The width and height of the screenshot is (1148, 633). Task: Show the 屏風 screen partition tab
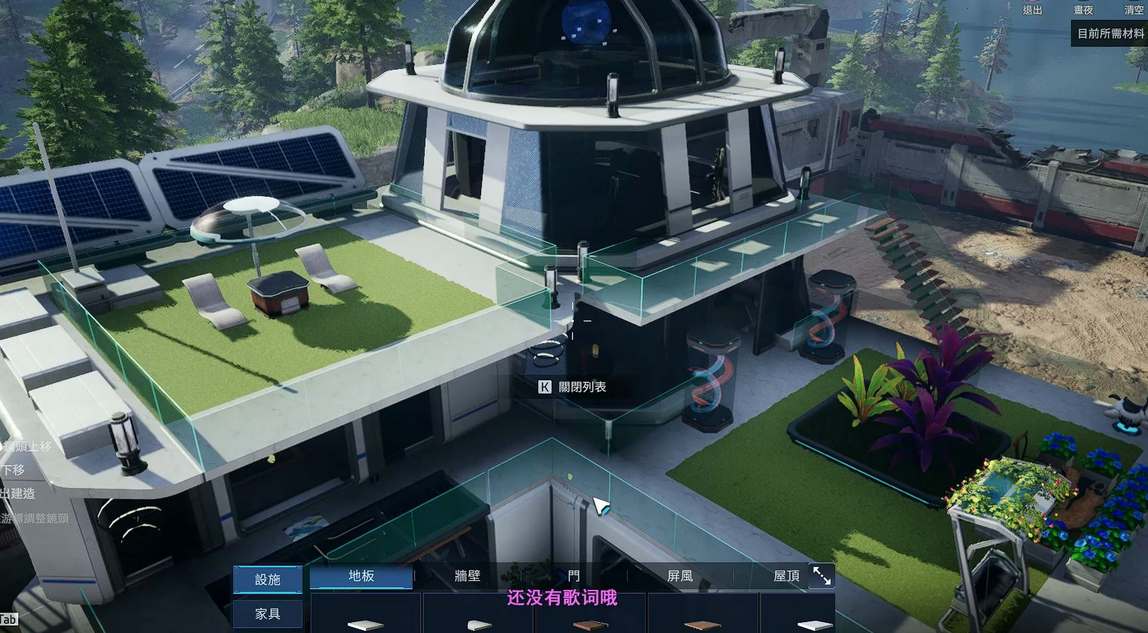click(x=680, y=576)
